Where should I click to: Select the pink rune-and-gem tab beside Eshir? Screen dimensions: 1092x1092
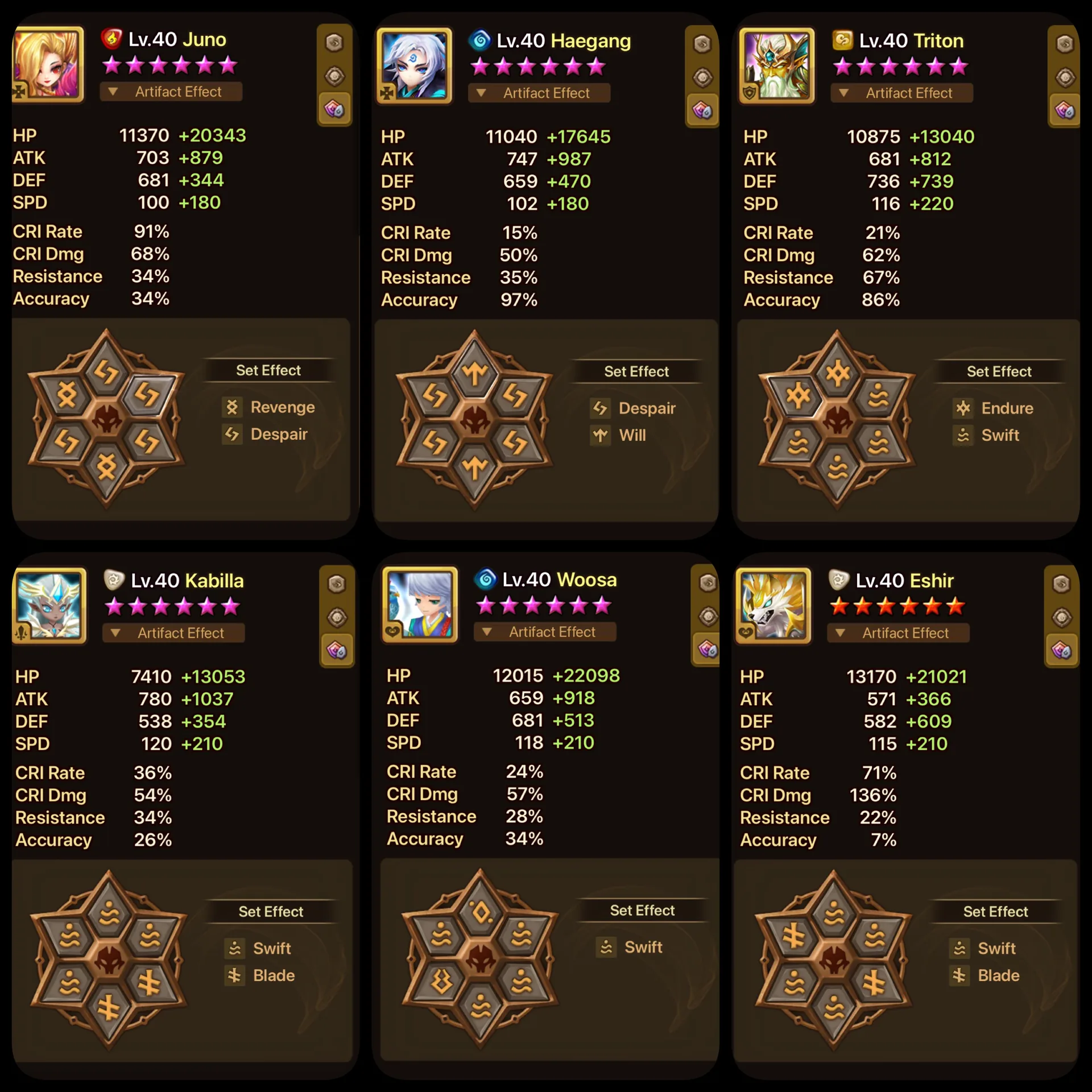pyautogui.click(x=1061, y=650)
